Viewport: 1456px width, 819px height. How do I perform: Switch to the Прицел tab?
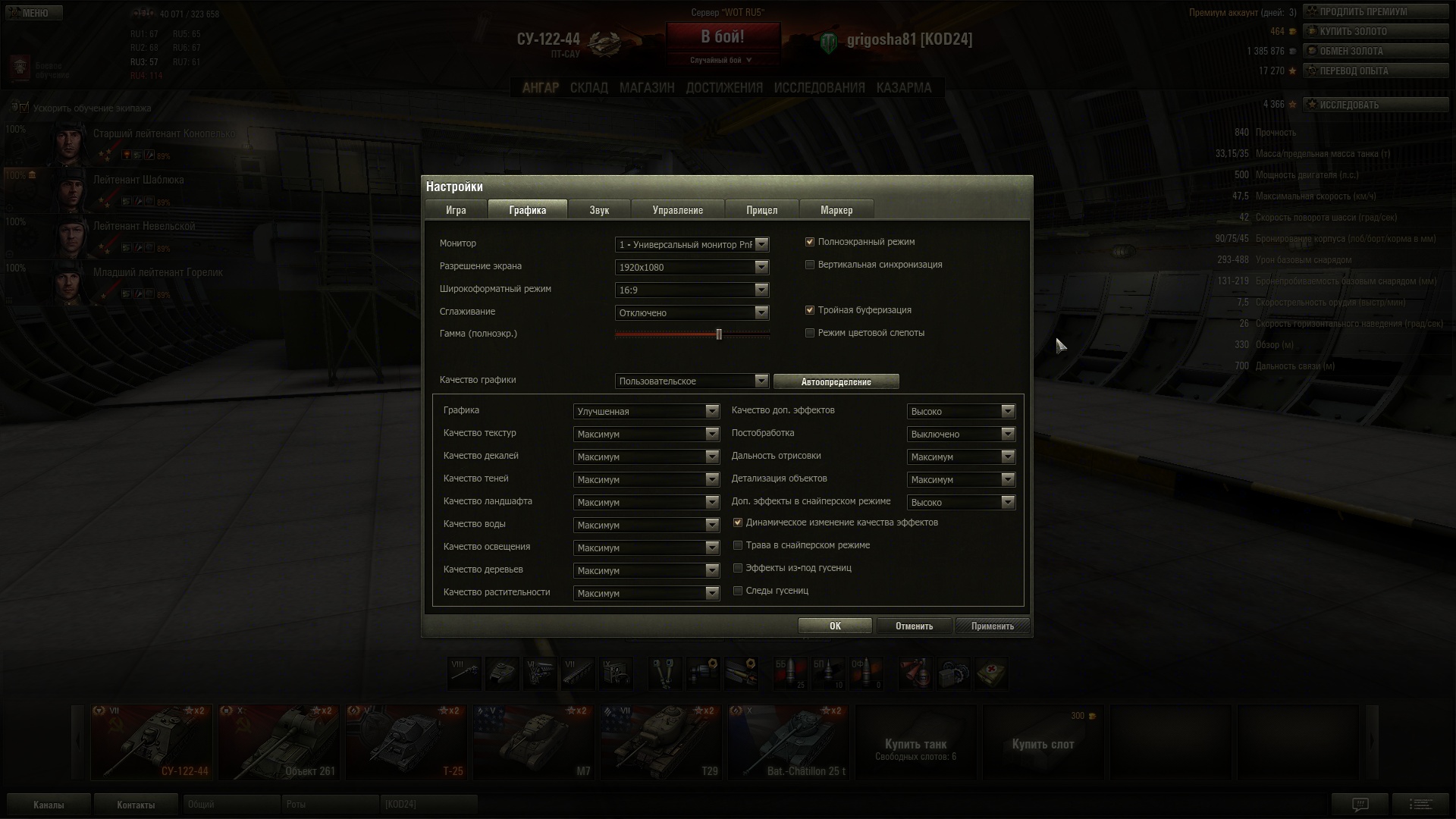click(761, 210)
